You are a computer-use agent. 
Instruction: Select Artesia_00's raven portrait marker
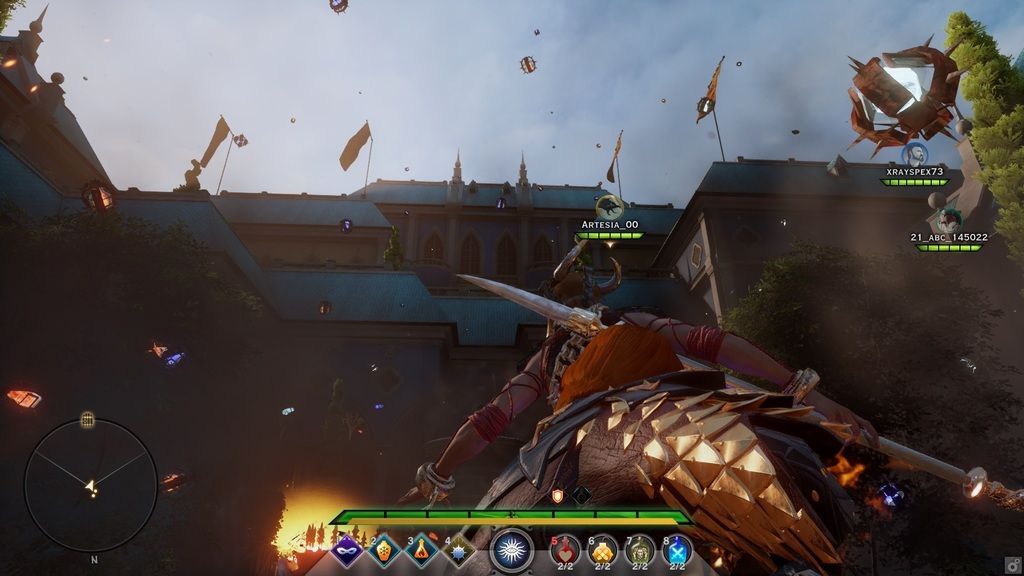coord(609,208)
